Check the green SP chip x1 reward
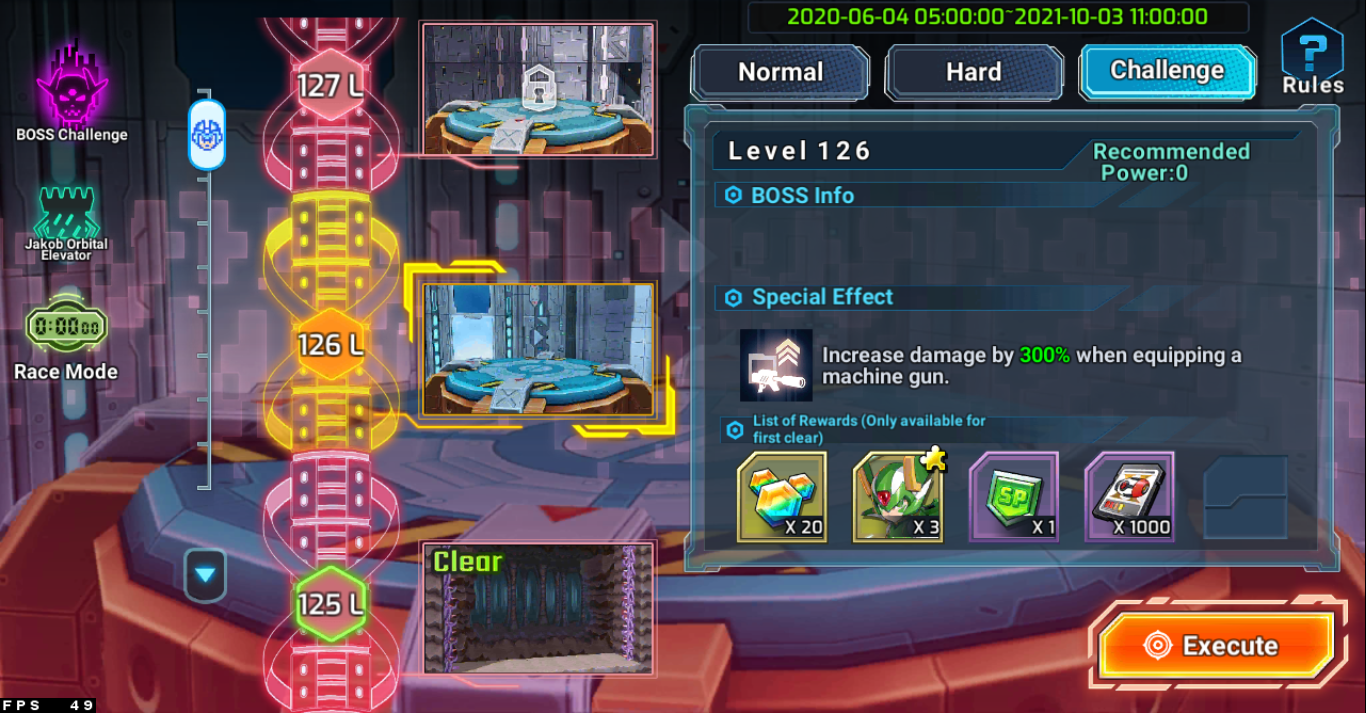This screenshot has width=1366, height=713. (1013, 497)
